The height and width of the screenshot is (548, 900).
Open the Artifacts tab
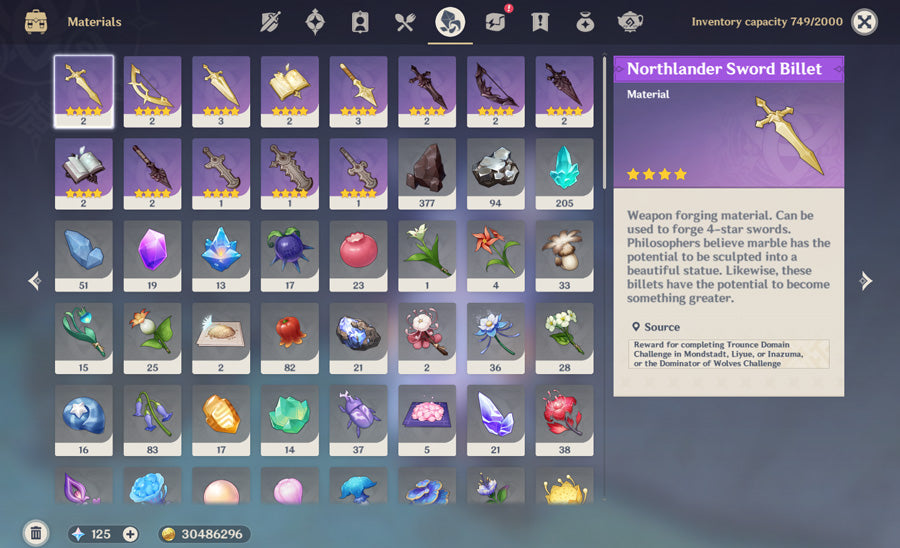[x=315, y=21]
